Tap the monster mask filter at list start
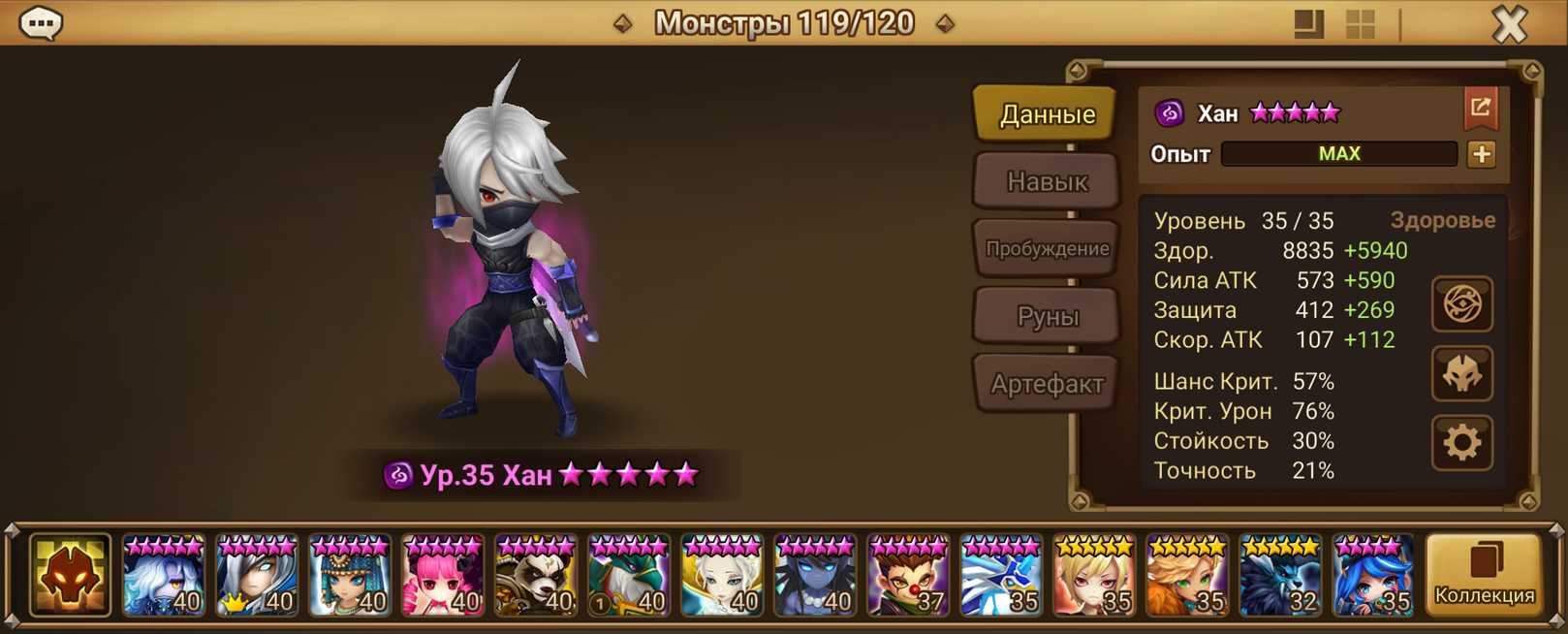The height and width of the screenshot is (634, 1568). (70, 576)
